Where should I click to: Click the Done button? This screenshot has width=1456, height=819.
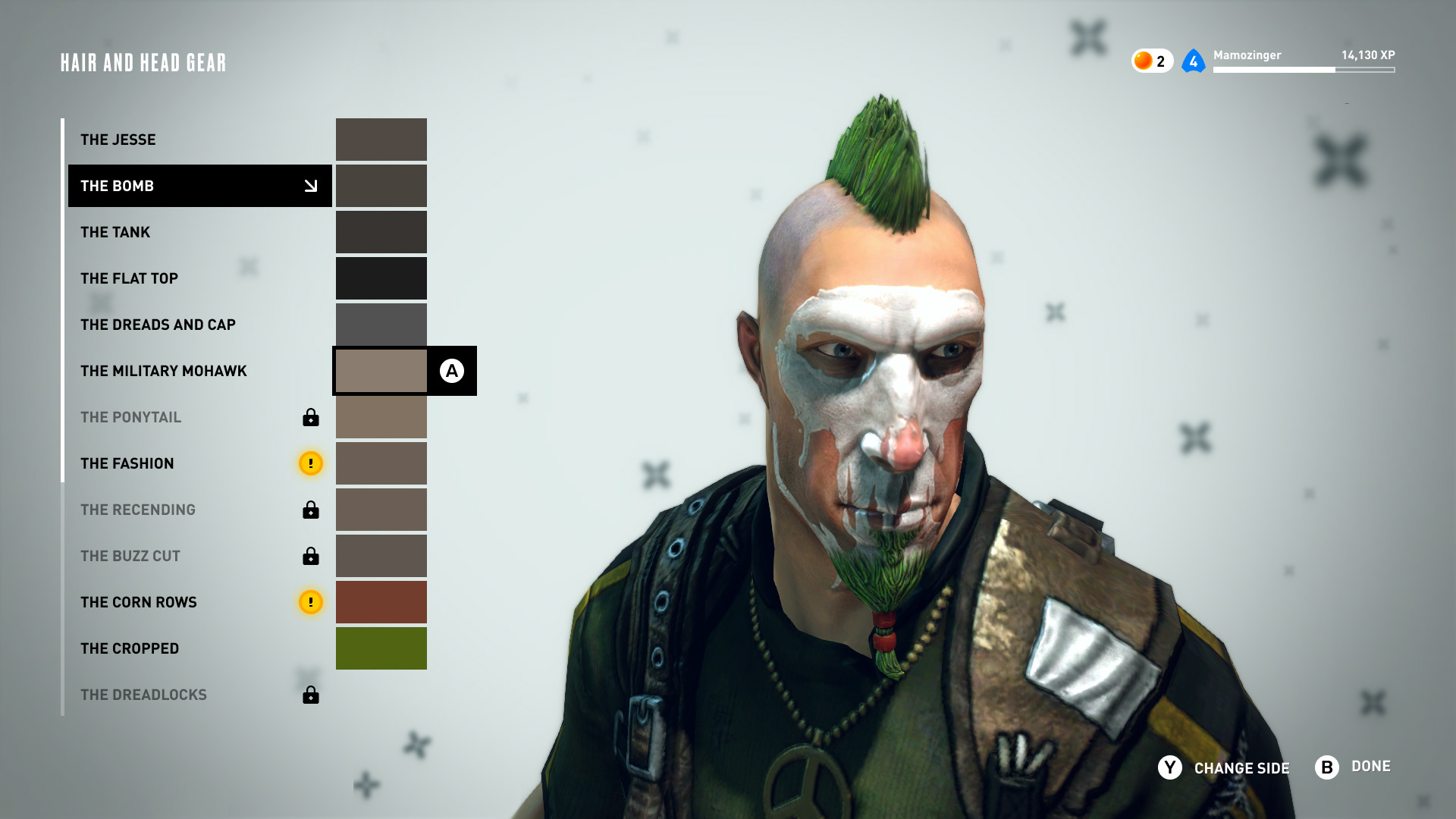pyautogui.click(x=1354, y=767)
